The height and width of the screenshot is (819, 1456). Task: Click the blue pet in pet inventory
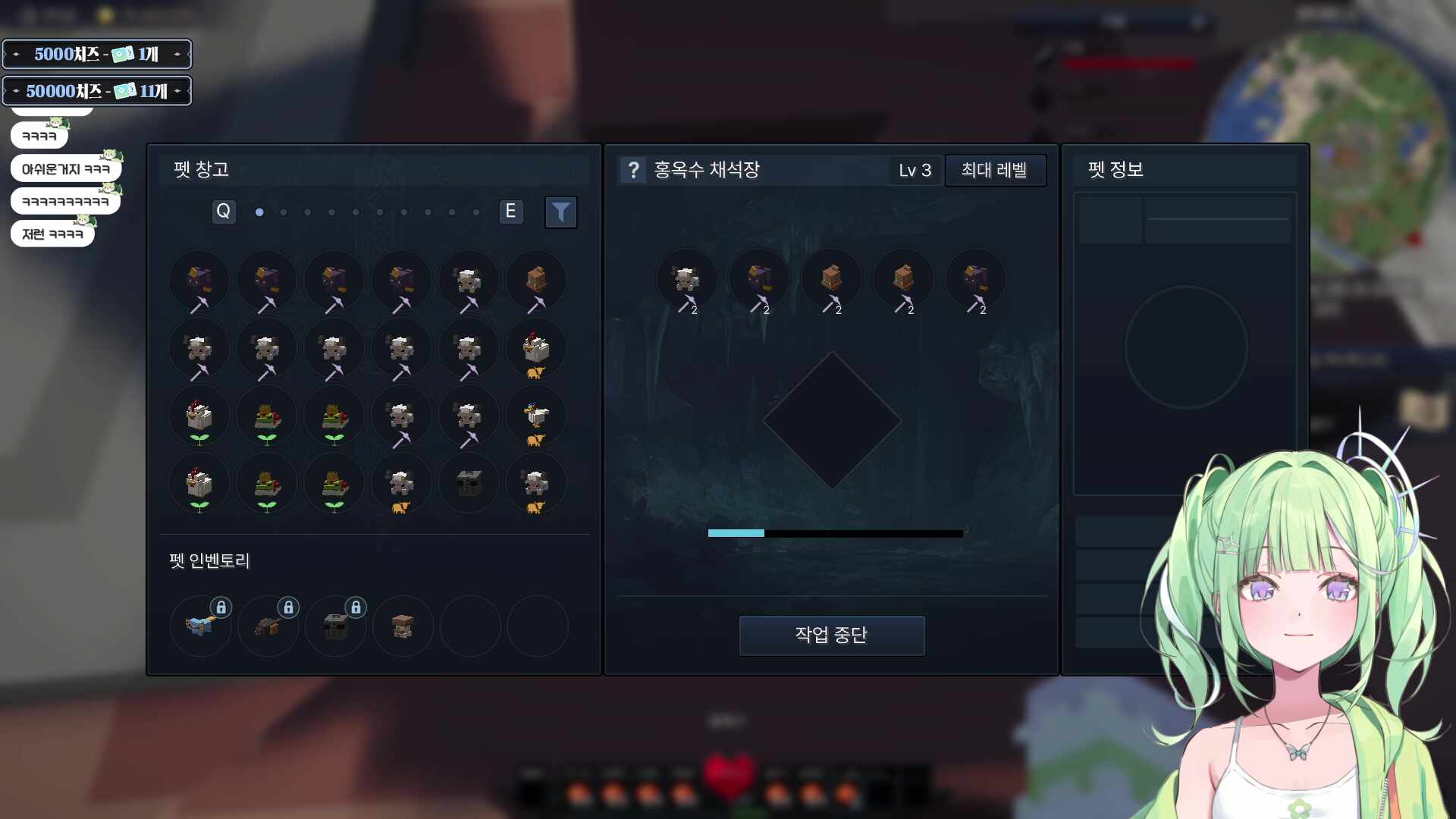pos(200,626)
